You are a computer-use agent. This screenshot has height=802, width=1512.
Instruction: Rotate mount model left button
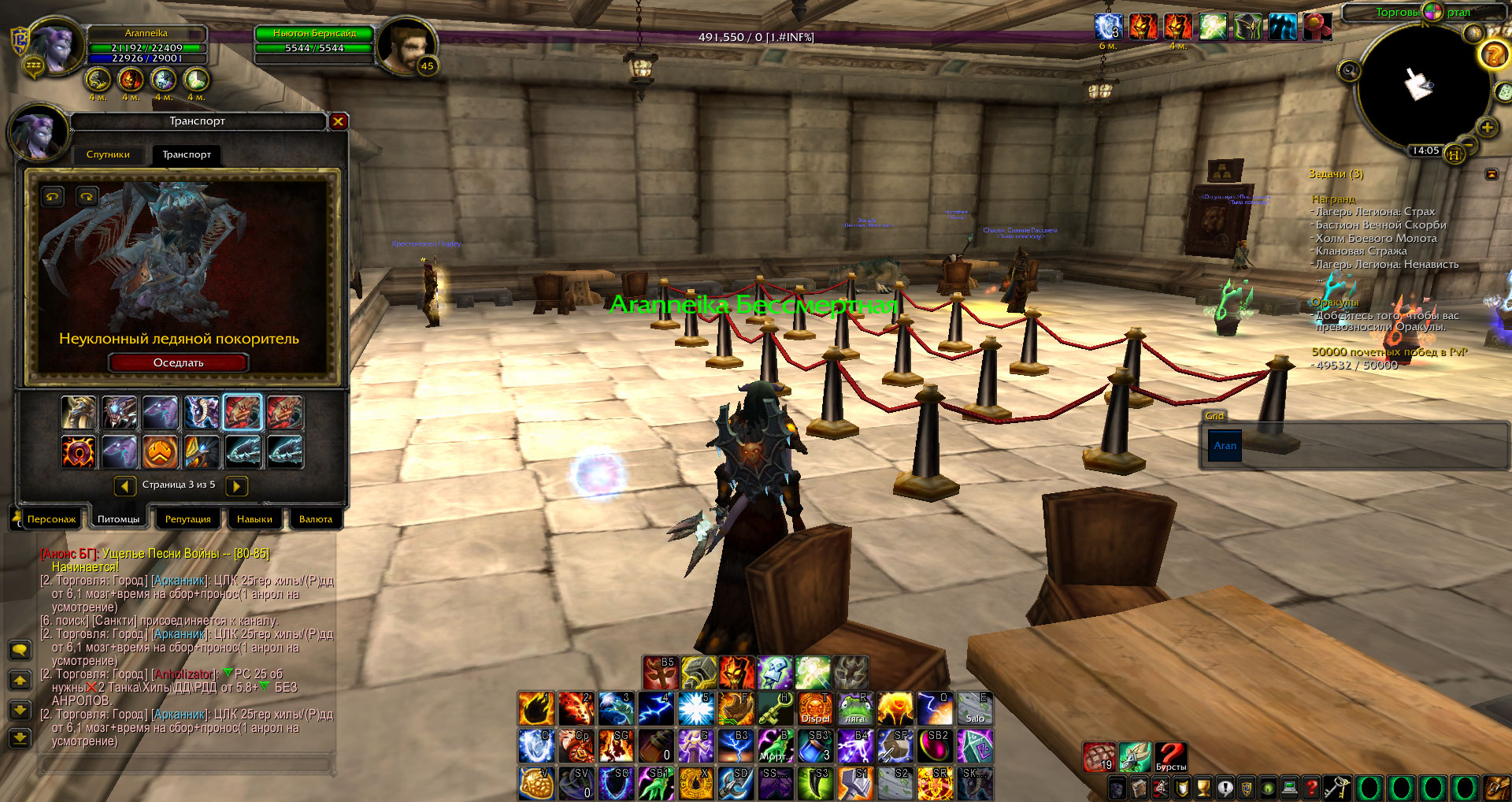pyautogui.click(x=53, y=196)
